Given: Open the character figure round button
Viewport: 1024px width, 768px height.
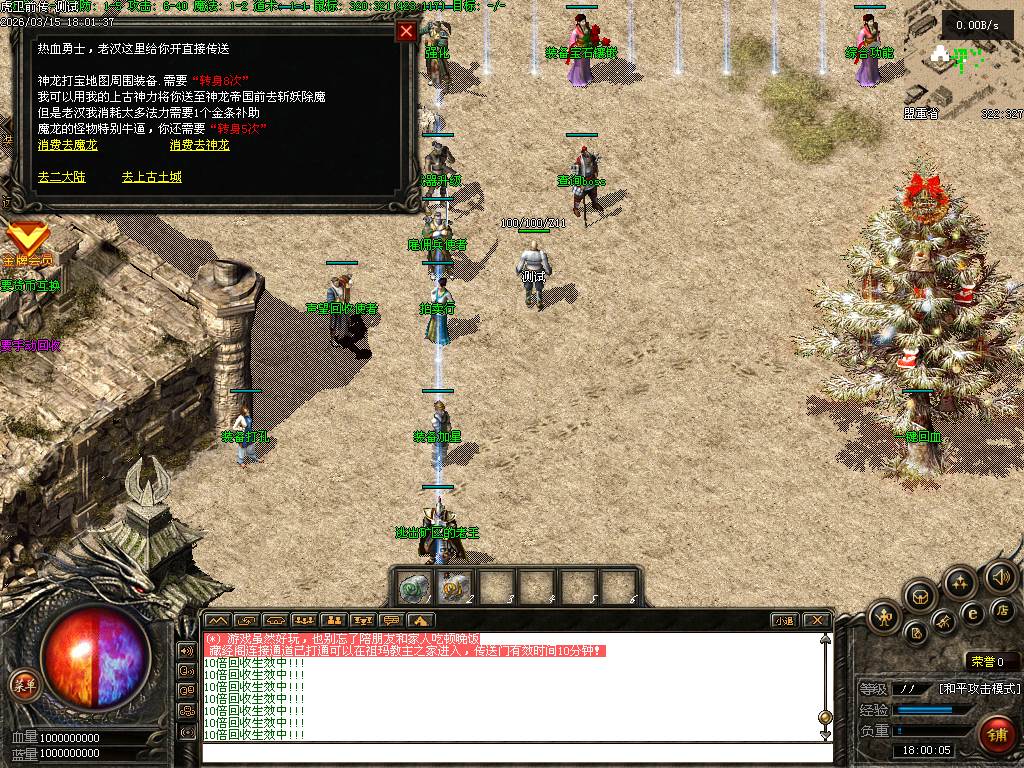Looking at the screenshot, I should [x=884, y=616].
